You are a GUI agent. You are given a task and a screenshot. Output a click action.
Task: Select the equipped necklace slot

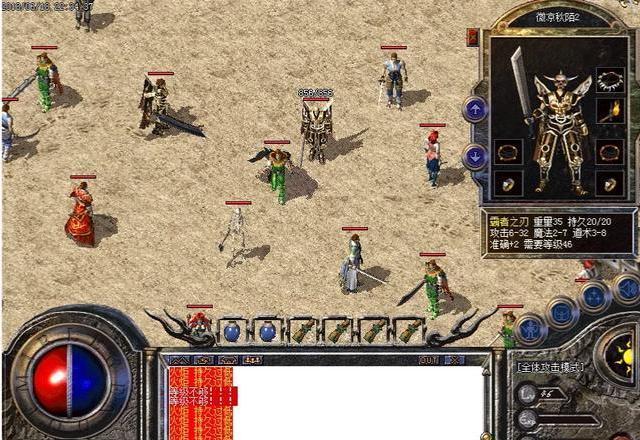coord(610,81)
